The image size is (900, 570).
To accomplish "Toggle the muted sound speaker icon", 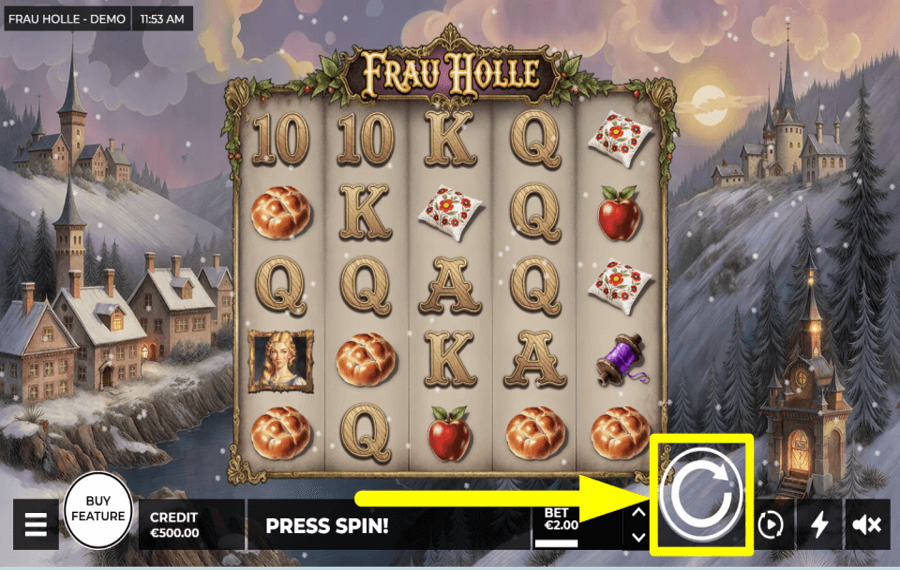I will [867, 524].
